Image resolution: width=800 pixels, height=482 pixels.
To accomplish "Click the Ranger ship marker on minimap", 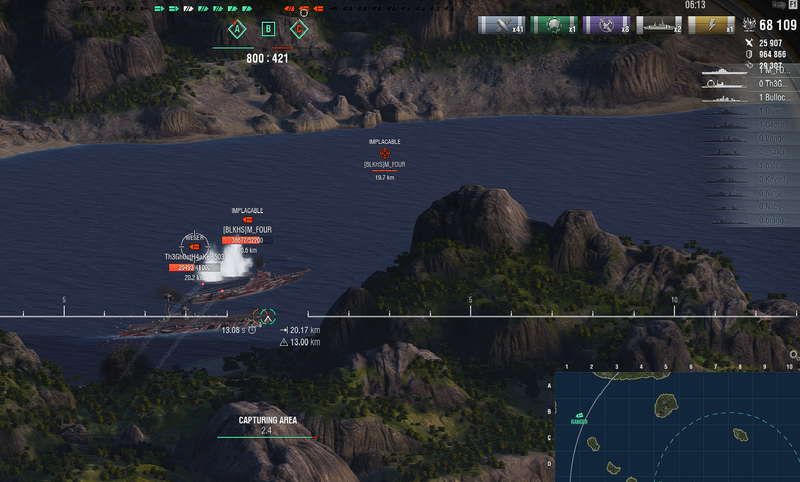I will 579,414.
